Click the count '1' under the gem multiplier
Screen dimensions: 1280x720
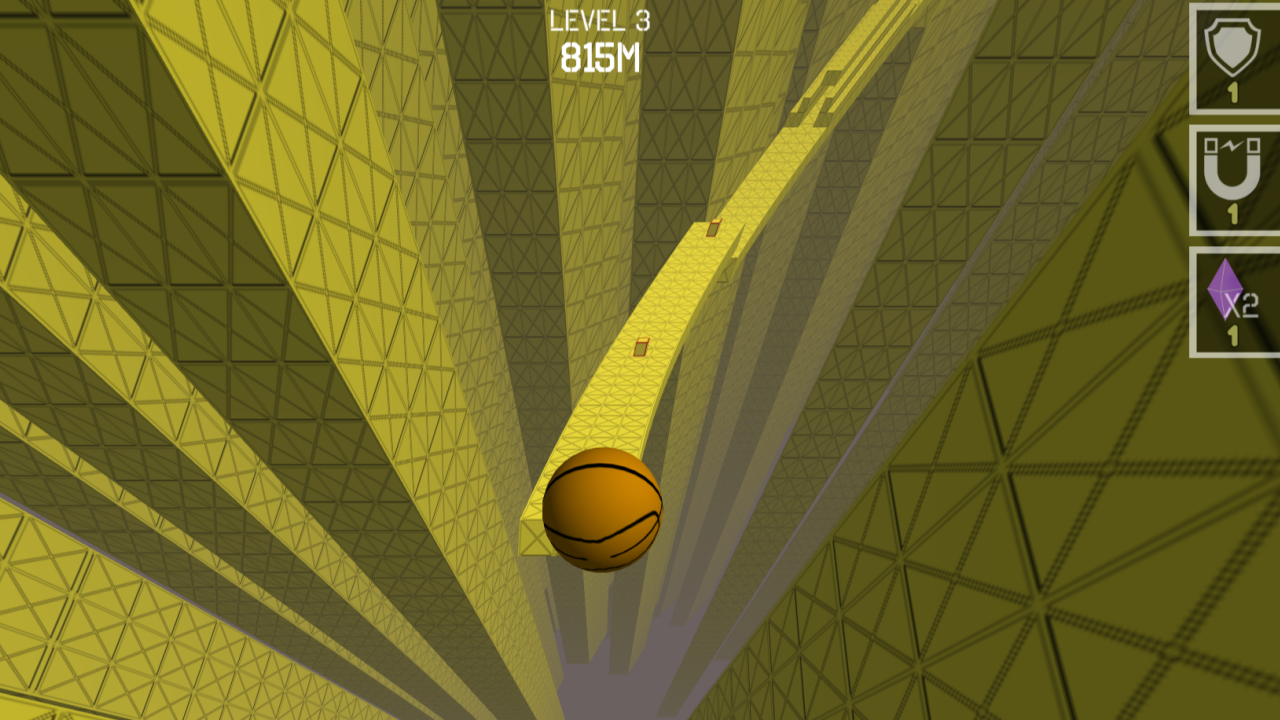pyautogui.click(x=1232, y=337)
